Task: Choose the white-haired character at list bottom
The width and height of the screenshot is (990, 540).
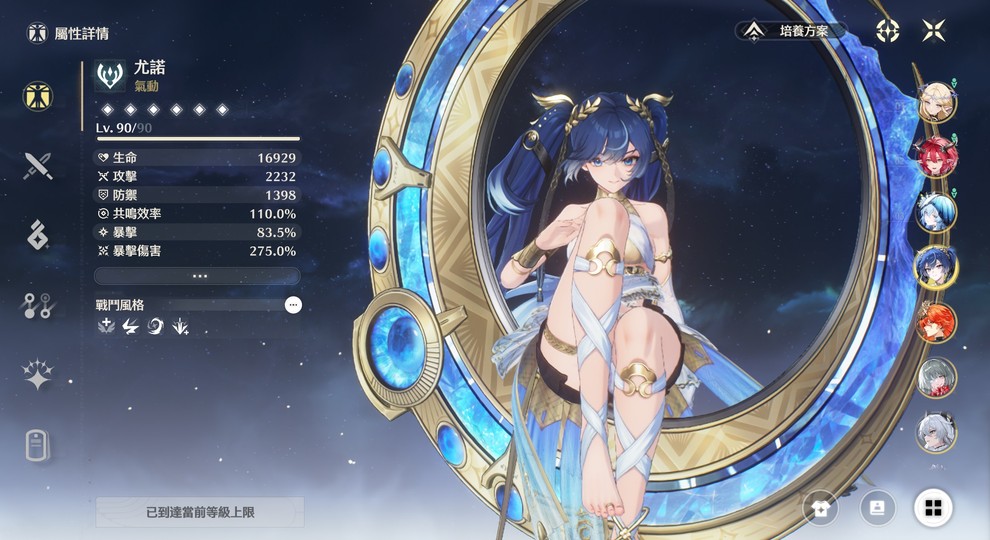Action: [x=937, y=432]
